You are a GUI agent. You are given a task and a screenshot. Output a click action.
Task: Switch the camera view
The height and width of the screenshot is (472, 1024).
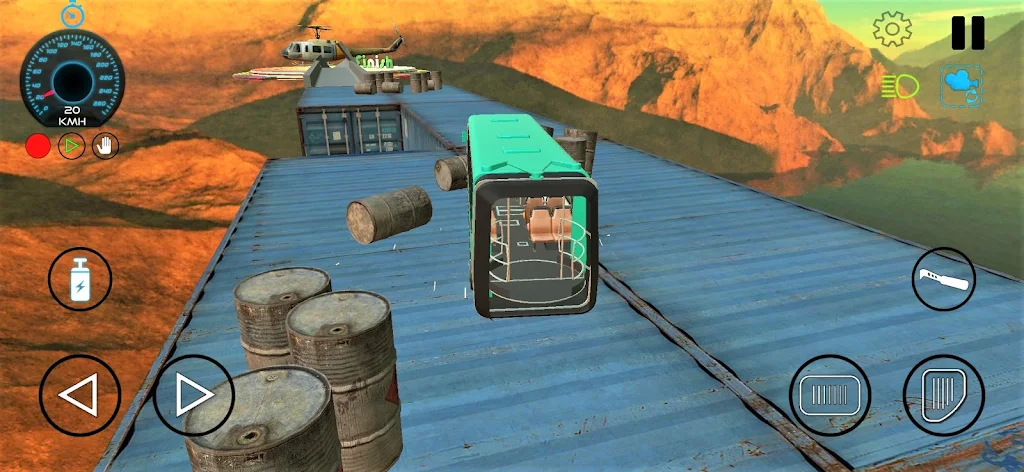pos(958,86)
